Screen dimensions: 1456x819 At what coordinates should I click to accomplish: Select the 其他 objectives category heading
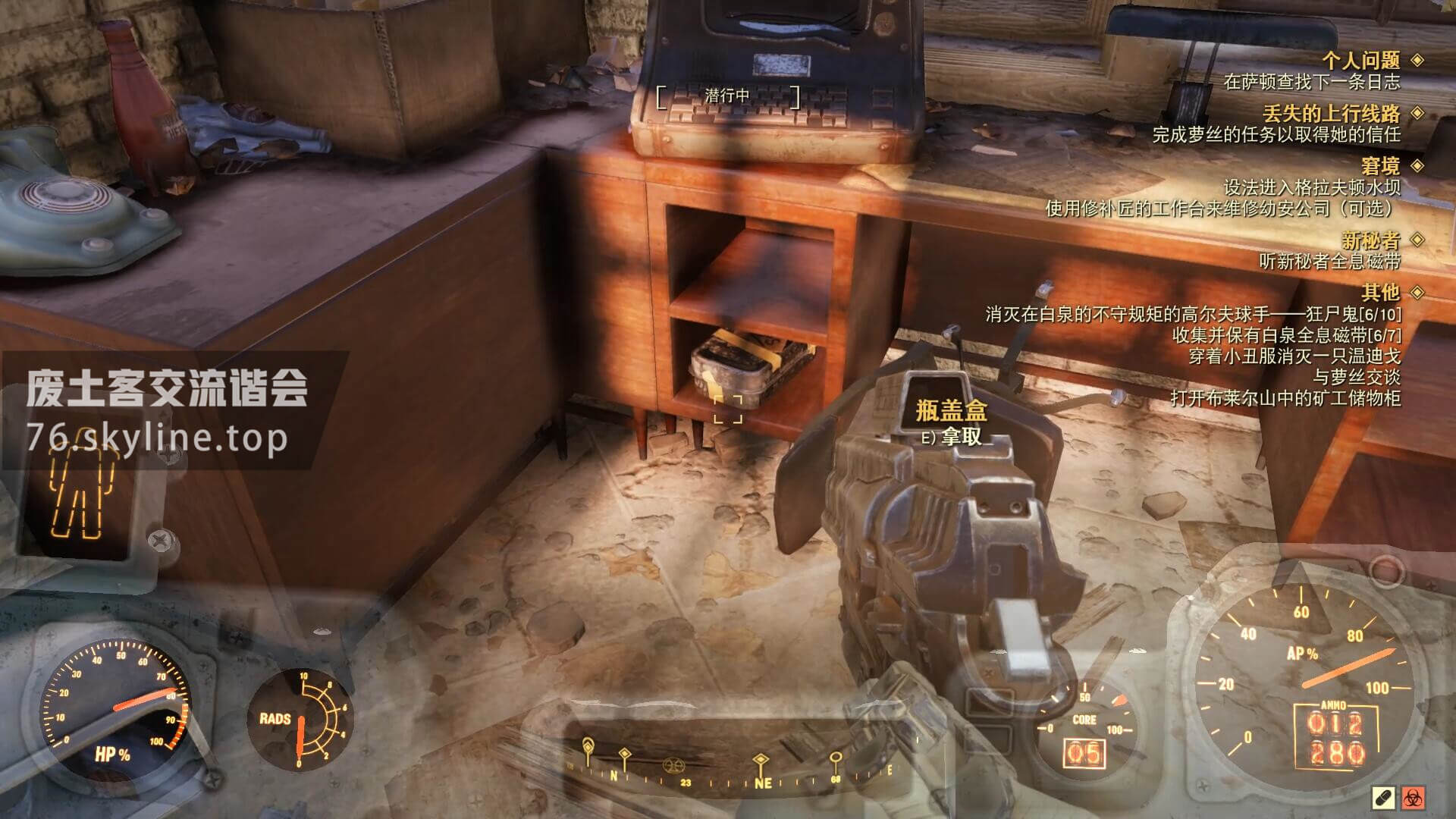[x=1379, y=292]
